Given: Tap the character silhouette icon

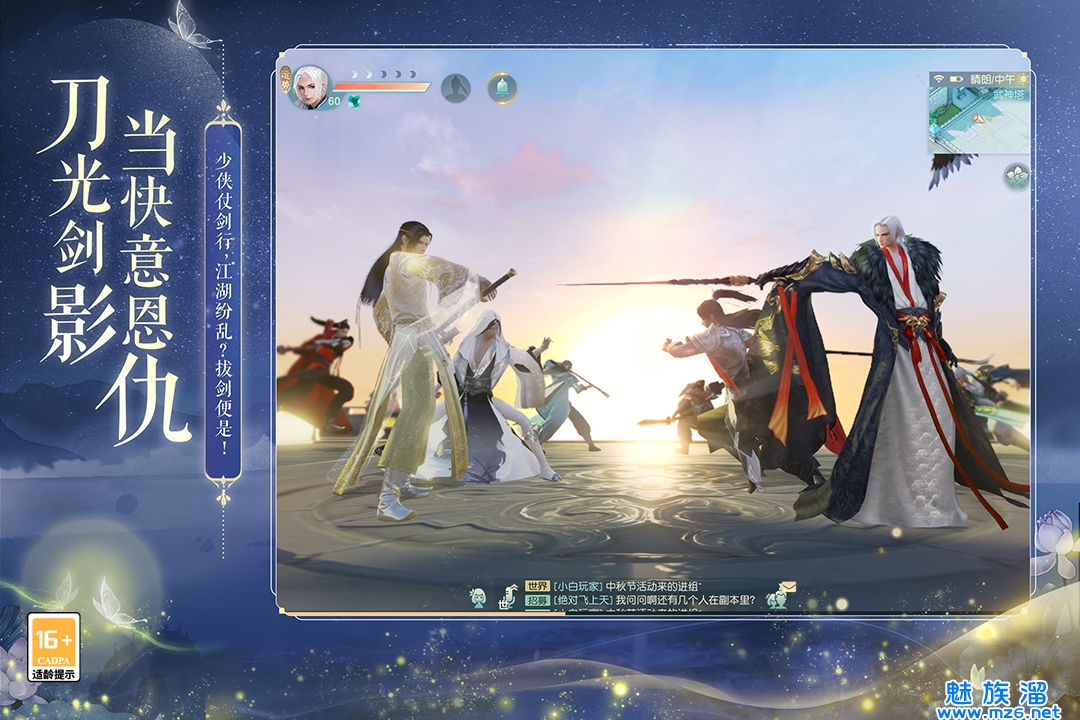Looking at the screenshot, I should point(456,88).
